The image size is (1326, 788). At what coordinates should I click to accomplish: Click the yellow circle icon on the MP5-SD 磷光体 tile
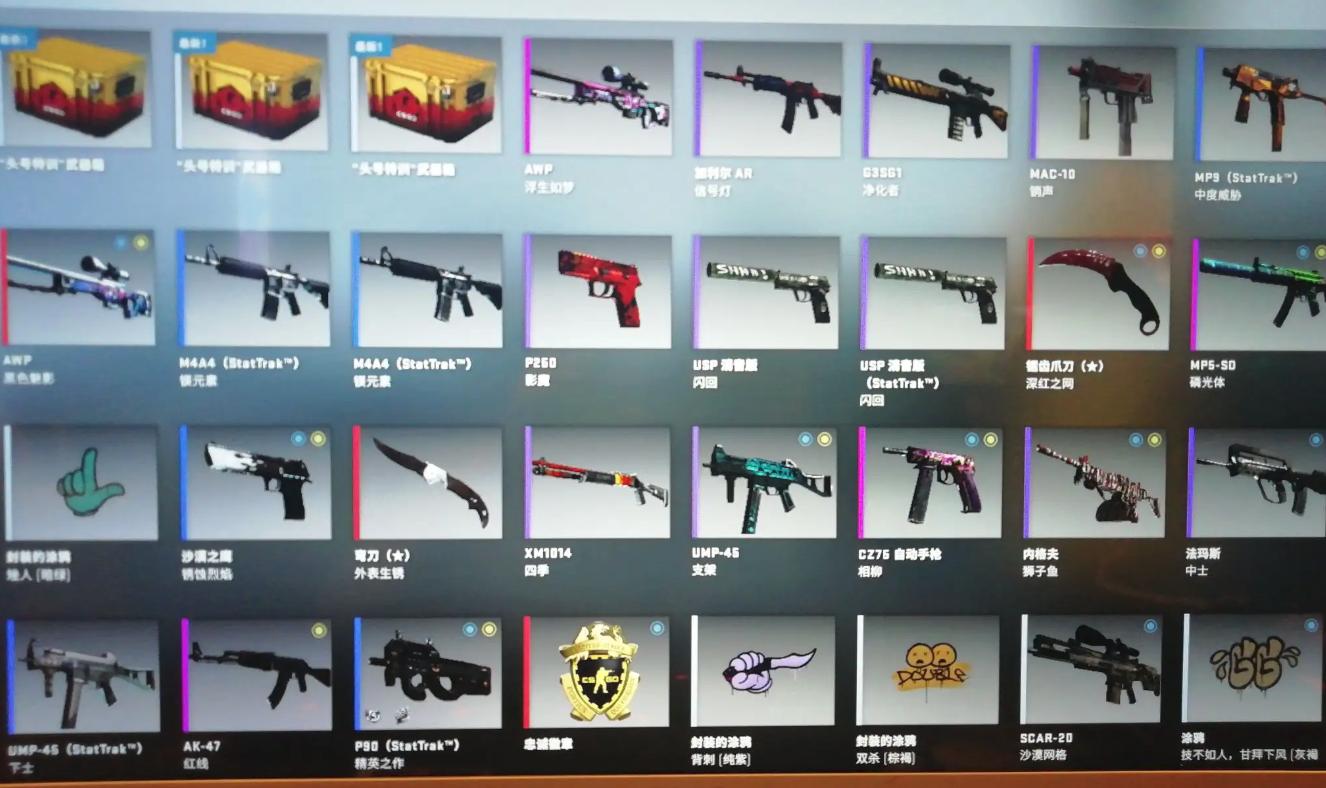[x=1320, y=252]
